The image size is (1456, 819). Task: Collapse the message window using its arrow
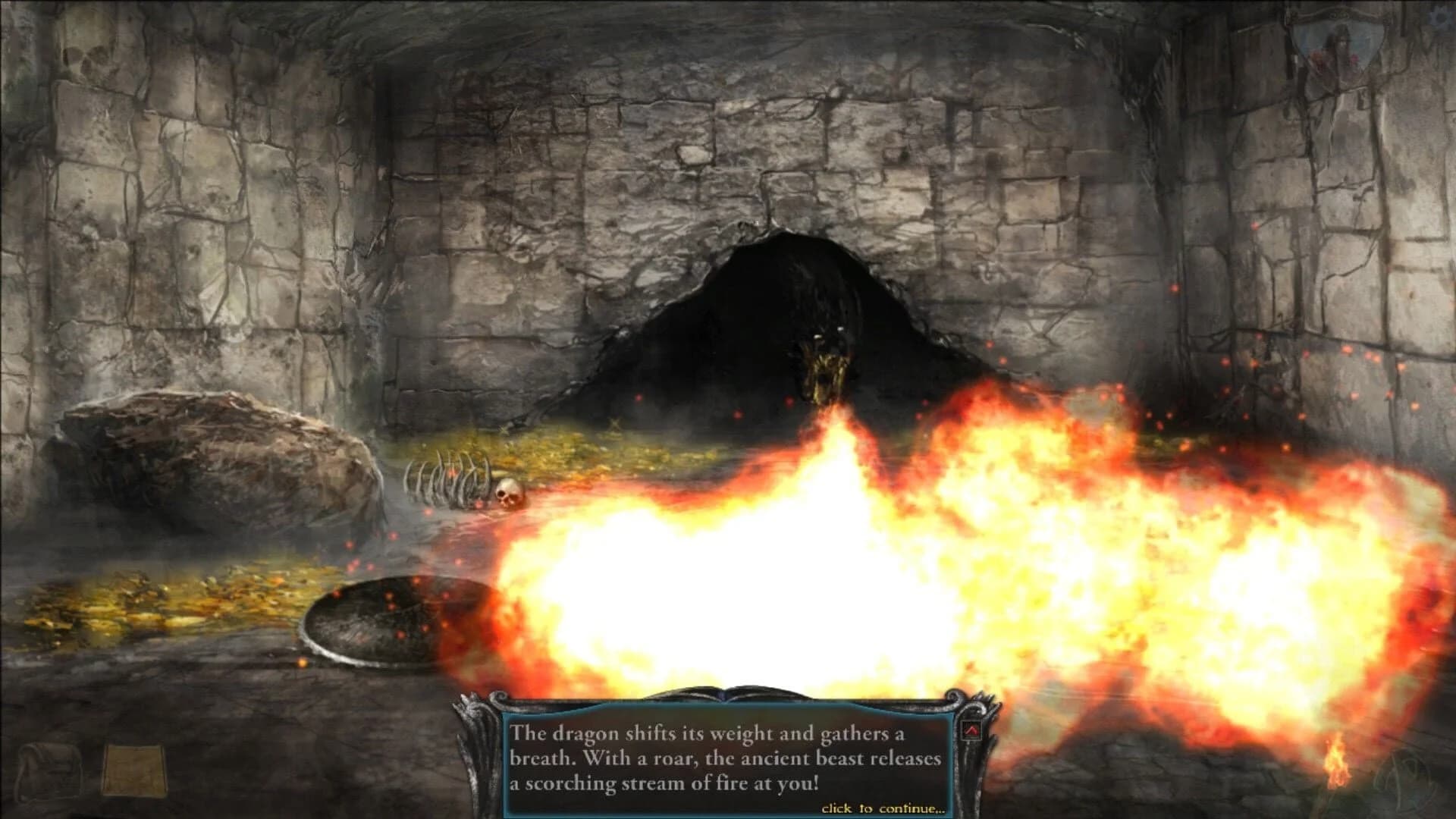pos(971,730)
